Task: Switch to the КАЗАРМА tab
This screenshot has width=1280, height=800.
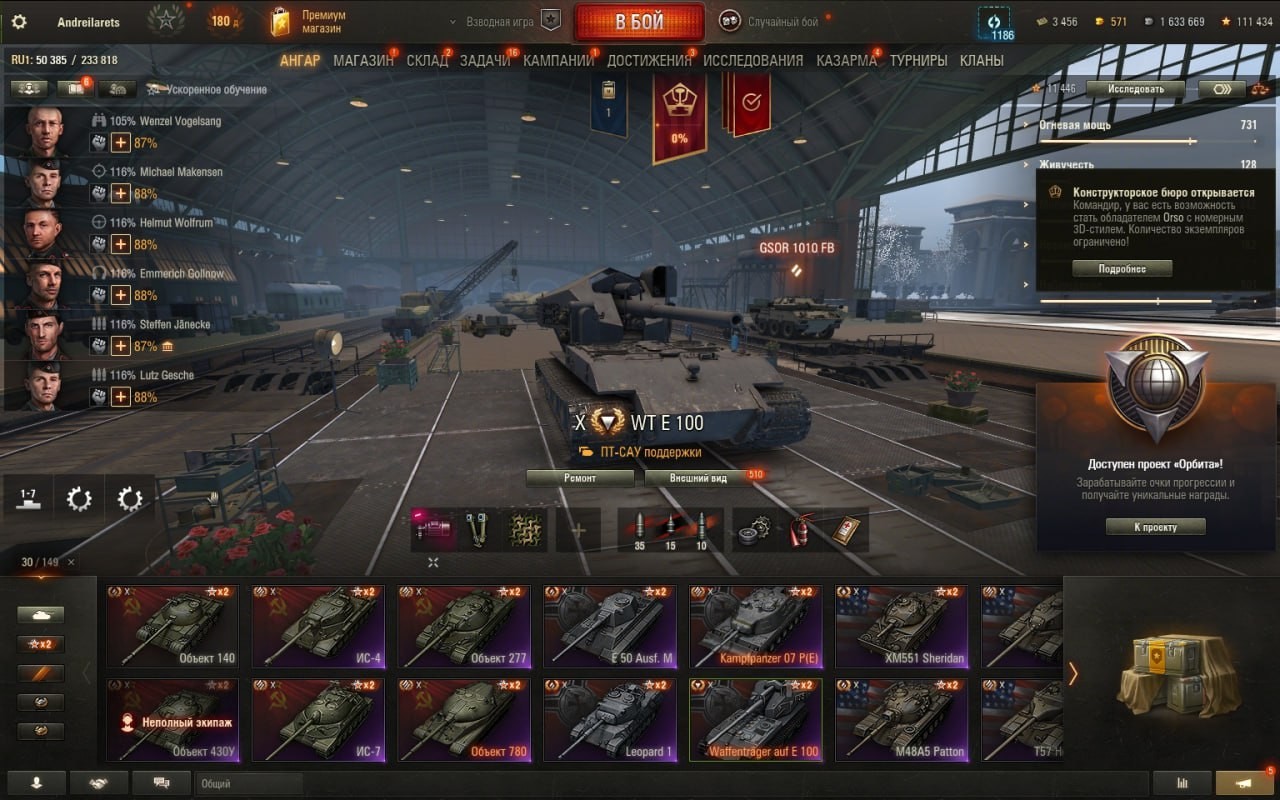Action: point(846,60)
